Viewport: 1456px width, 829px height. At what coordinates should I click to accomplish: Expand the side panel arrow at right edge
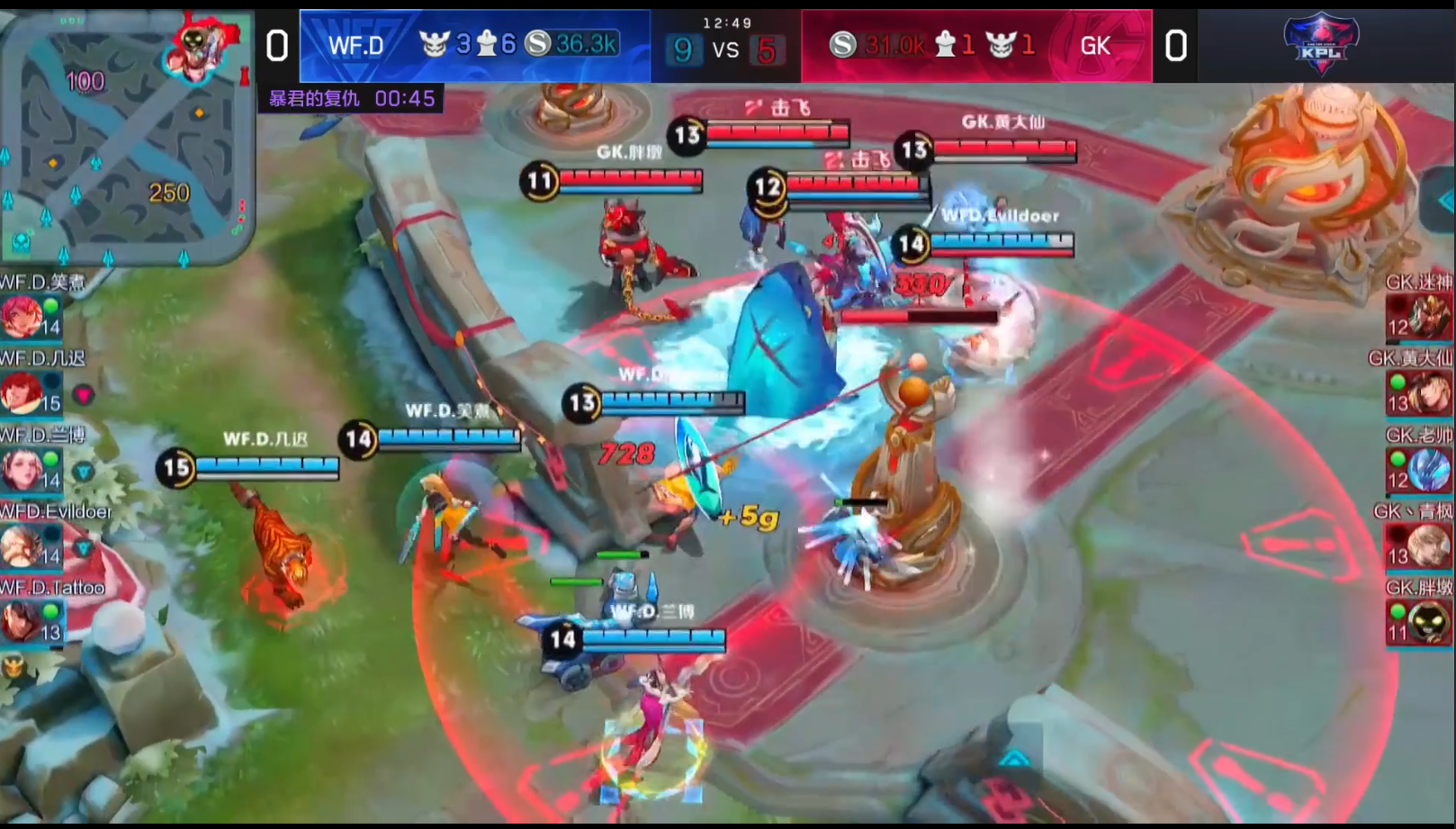click(1444, 202)
